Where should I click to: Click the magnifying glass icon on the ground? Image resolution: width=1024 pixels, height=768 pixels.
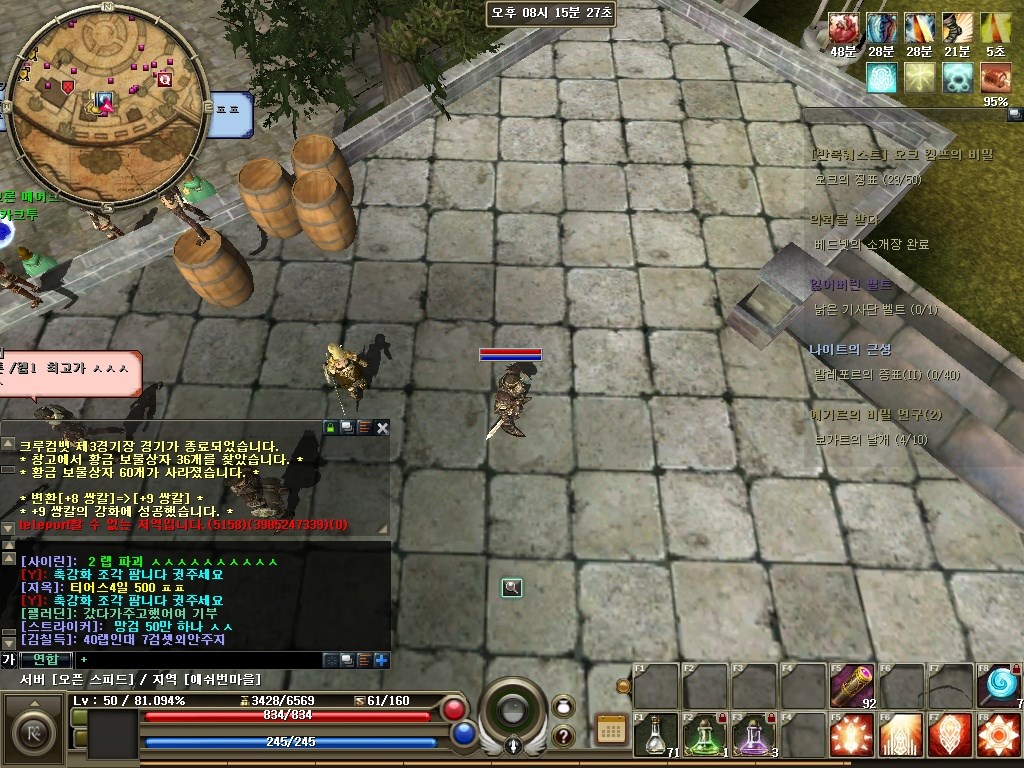512,588
